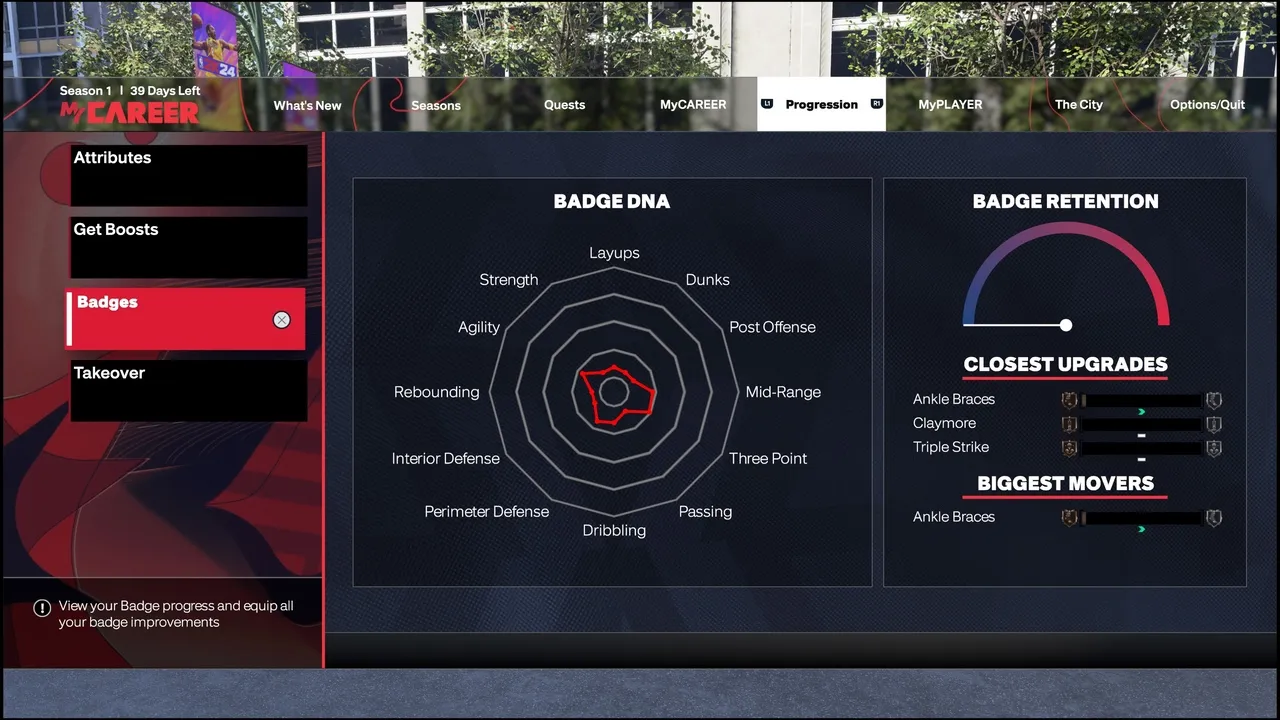Image resolution: width=1280 pixels, height=720 pixels.
Task: Click the silver Claymore badge shield icon
Action: point(1214,424)
